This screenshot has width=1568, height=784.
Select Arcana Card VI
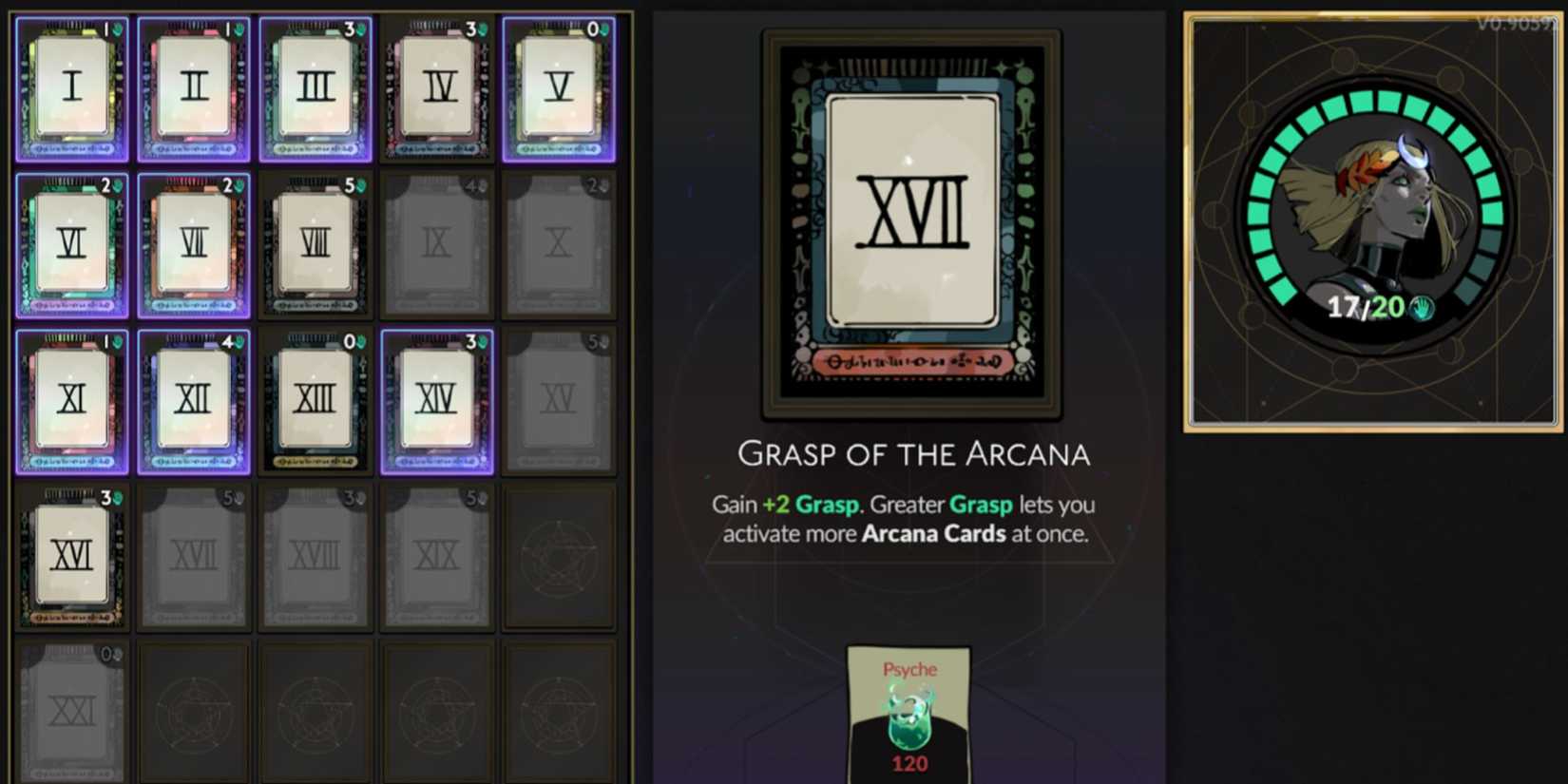71,243
